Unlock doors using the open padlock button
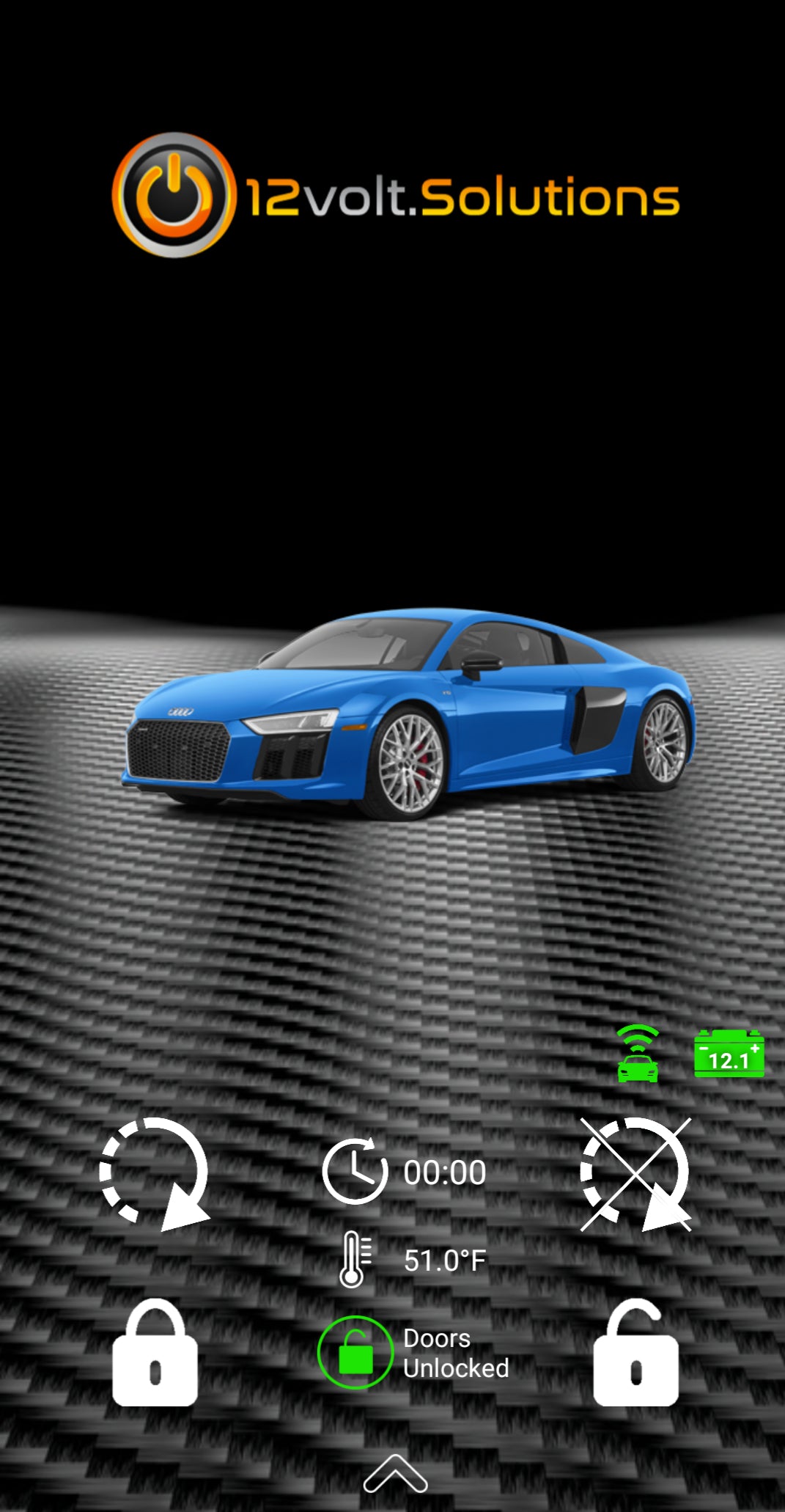This screenshot has width=785, height=1512. coord(635,1354)
